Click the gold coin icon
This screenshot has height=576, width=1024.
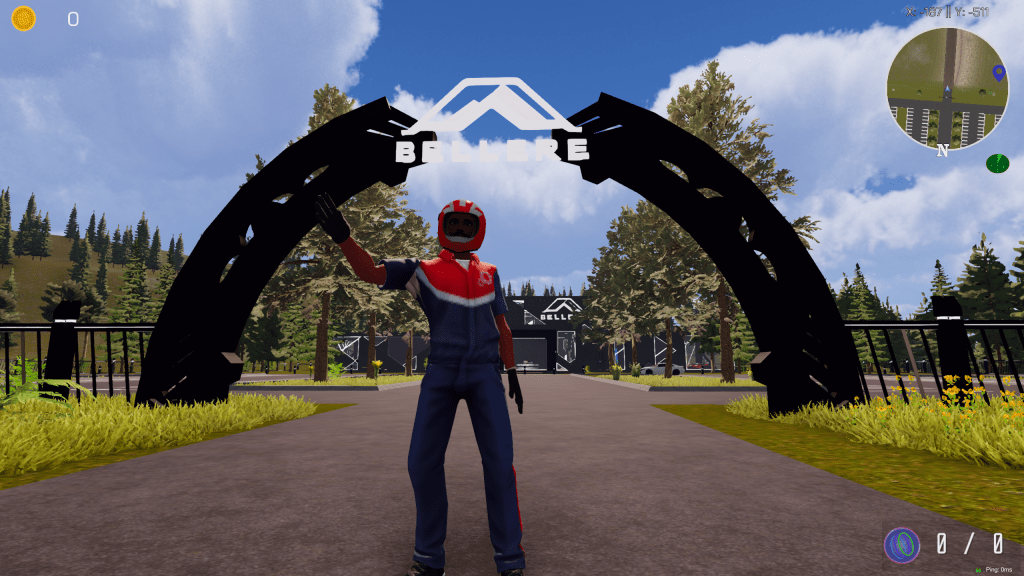(23, 18)
